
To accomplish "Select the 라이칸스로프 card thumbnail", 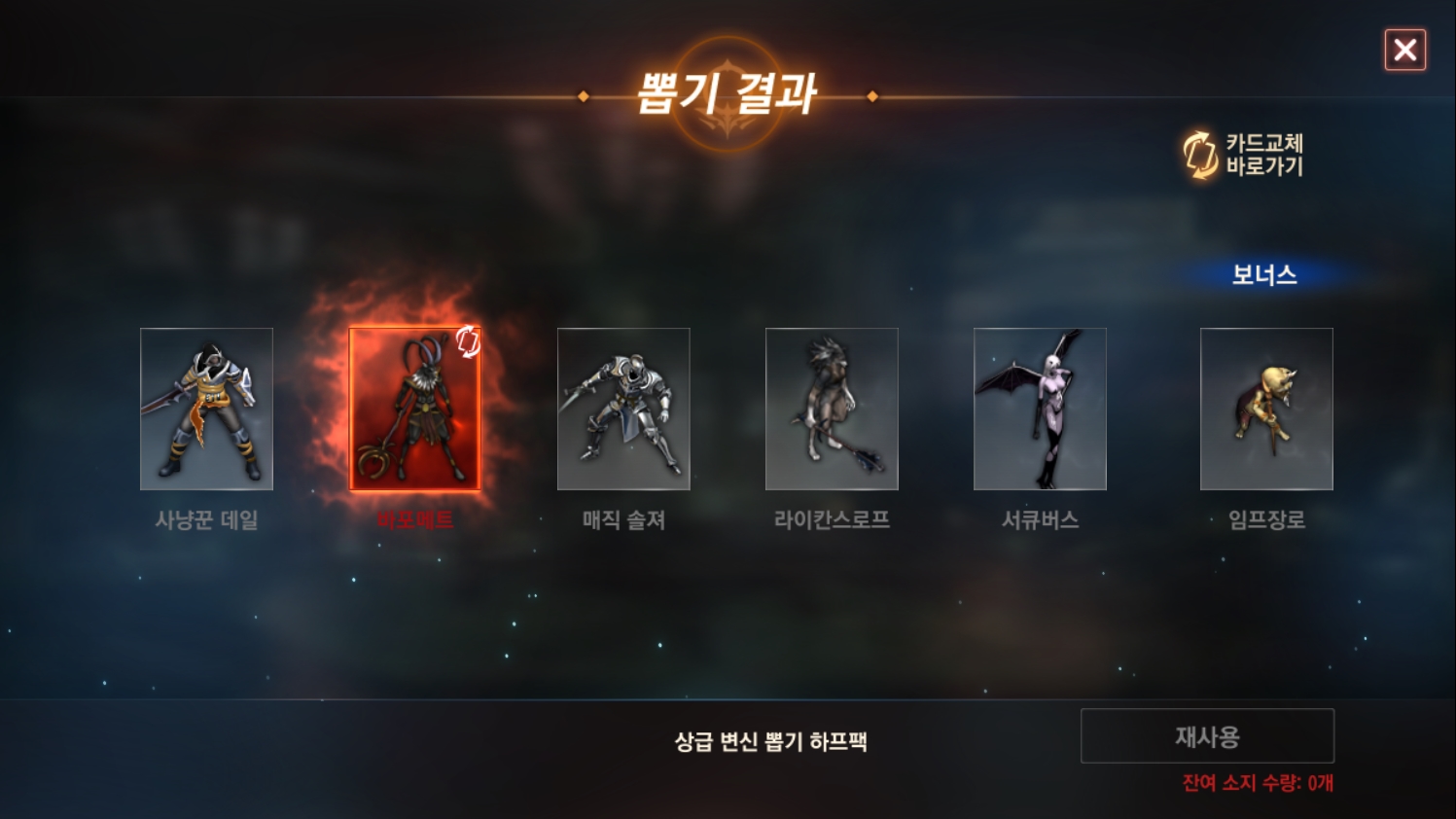I will click(x=832, y=409).
